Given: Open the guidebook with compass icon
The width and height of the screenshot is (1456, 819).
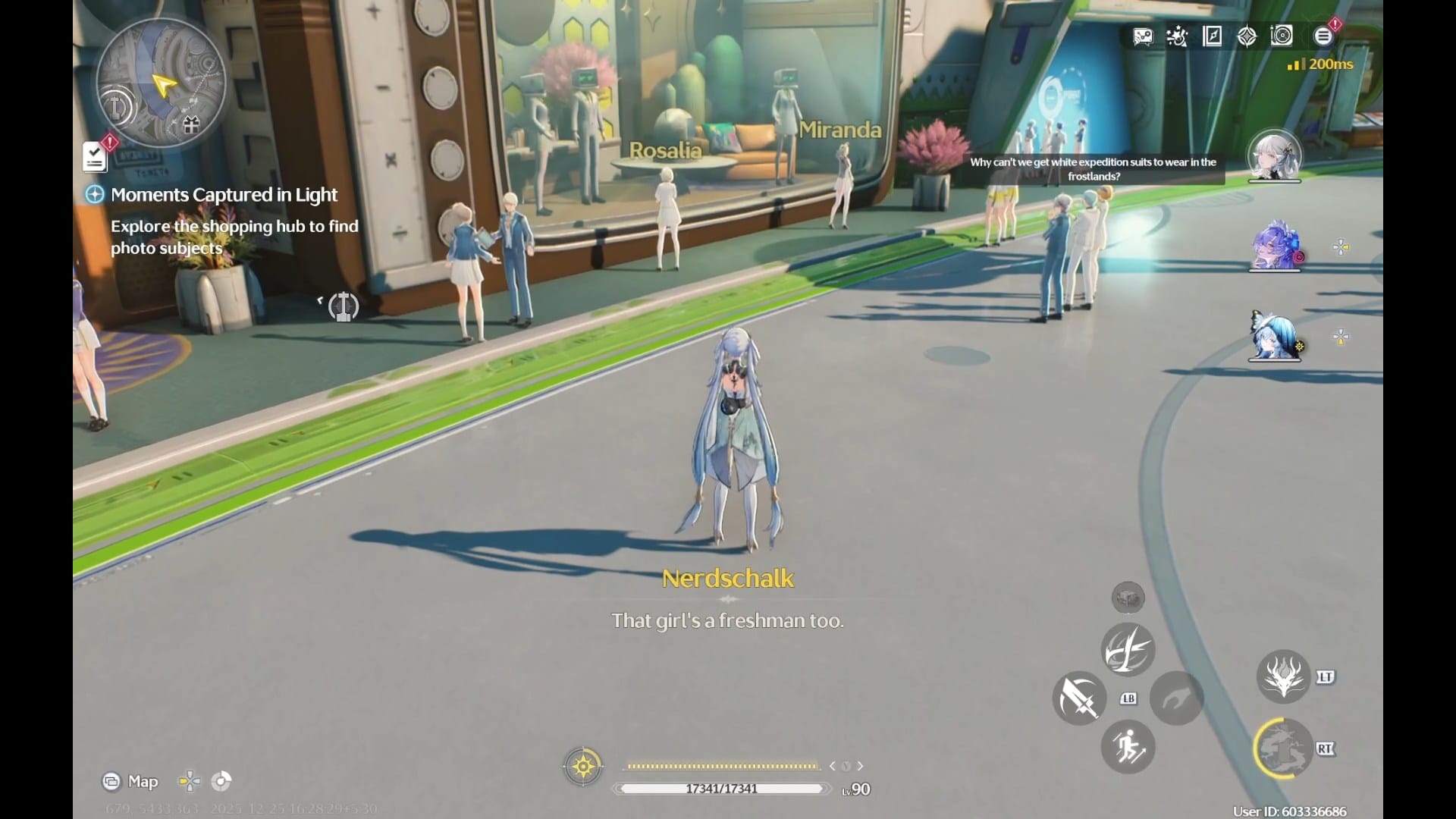Looking at the screenshot, I should [x=1212, y=36].
